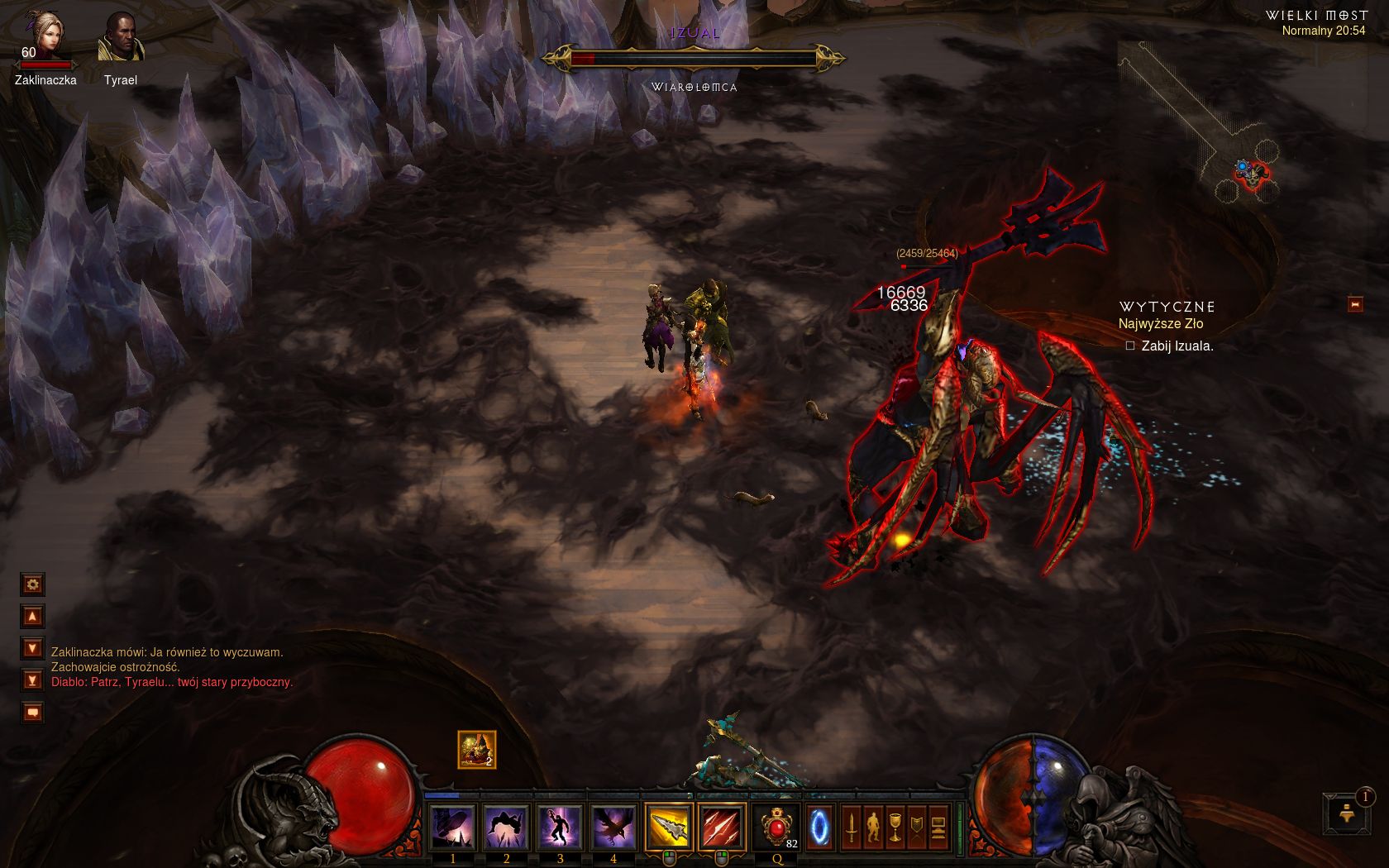Jump to the bottom of chat log
This screenshot has height=868, width=1389.
(x=32, y=680)
